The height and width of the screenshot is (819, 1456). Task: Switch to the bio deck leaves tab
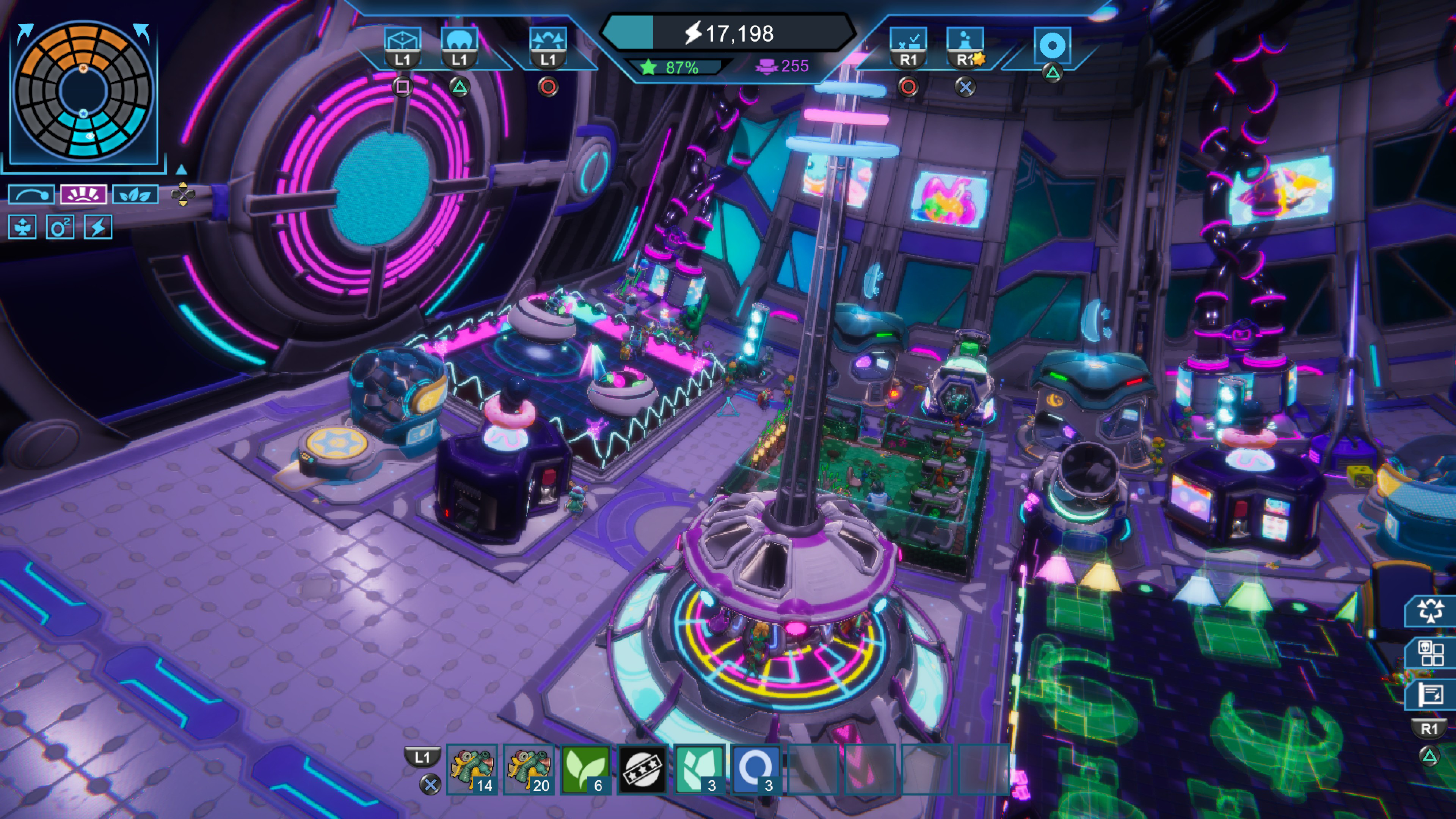(135, 195)
